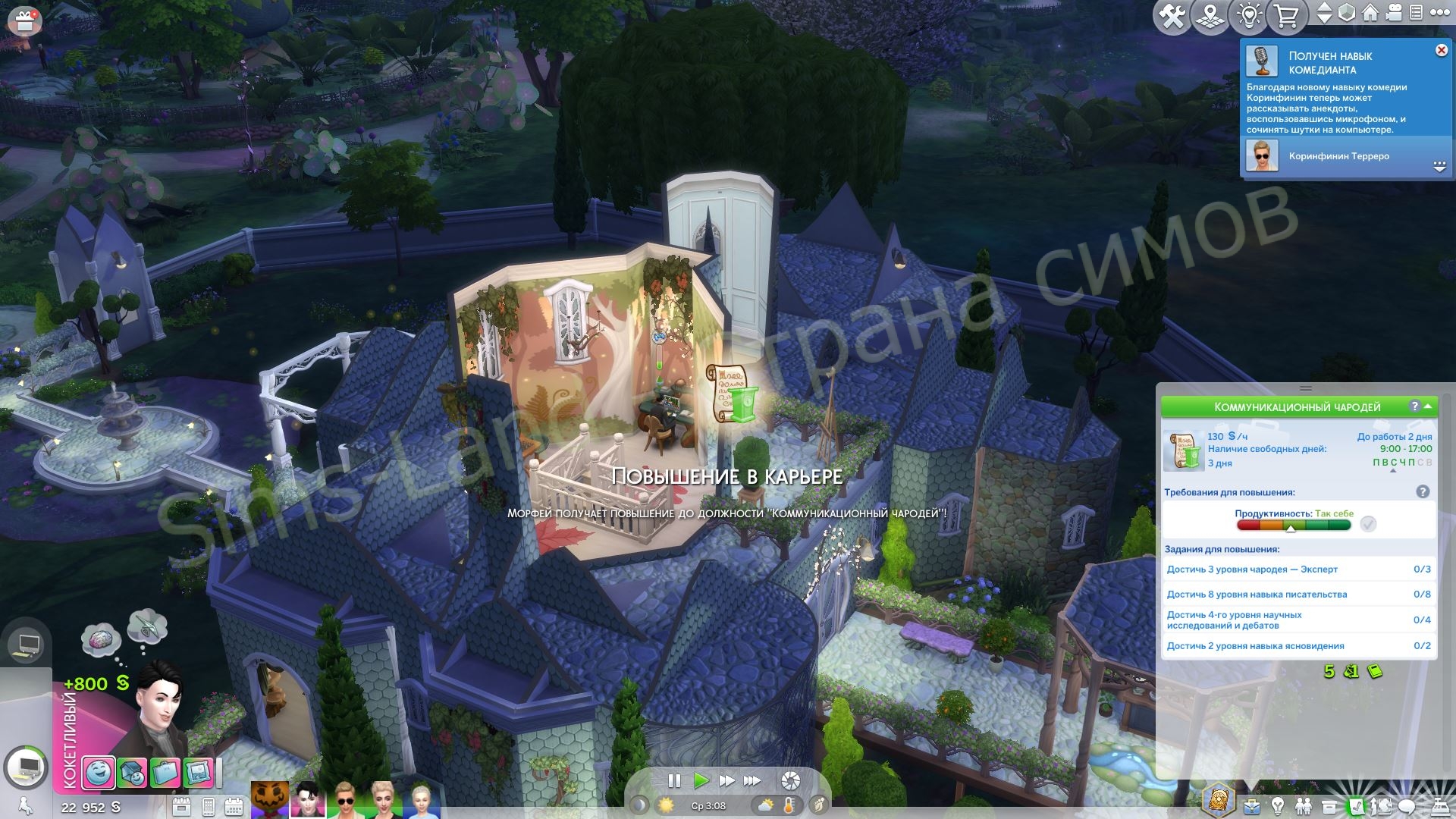Click the shopping cart icon in the top toolbar

pos(1287,14)
